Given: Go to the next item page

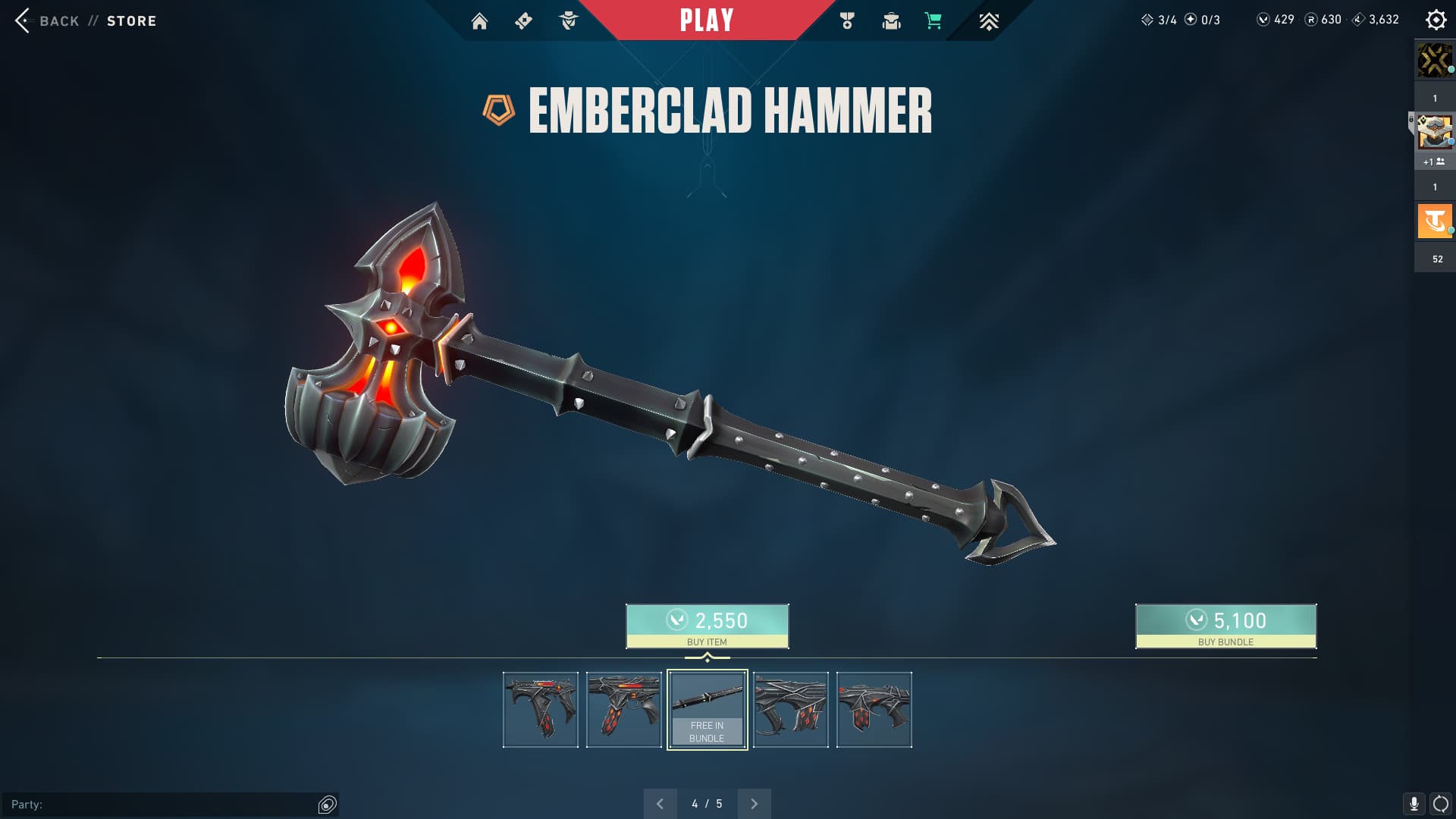Looking at the screenshot, I should [x=754, y=804].
